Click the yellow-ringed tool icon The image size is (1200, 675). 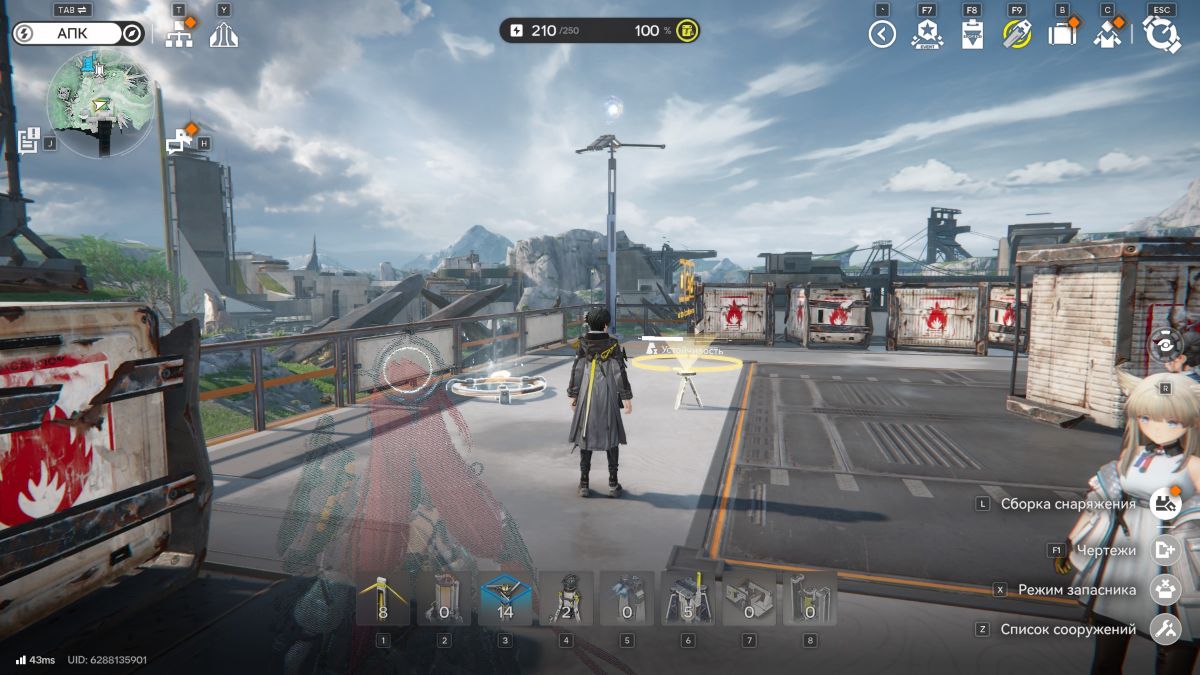tap(1017, 34)
